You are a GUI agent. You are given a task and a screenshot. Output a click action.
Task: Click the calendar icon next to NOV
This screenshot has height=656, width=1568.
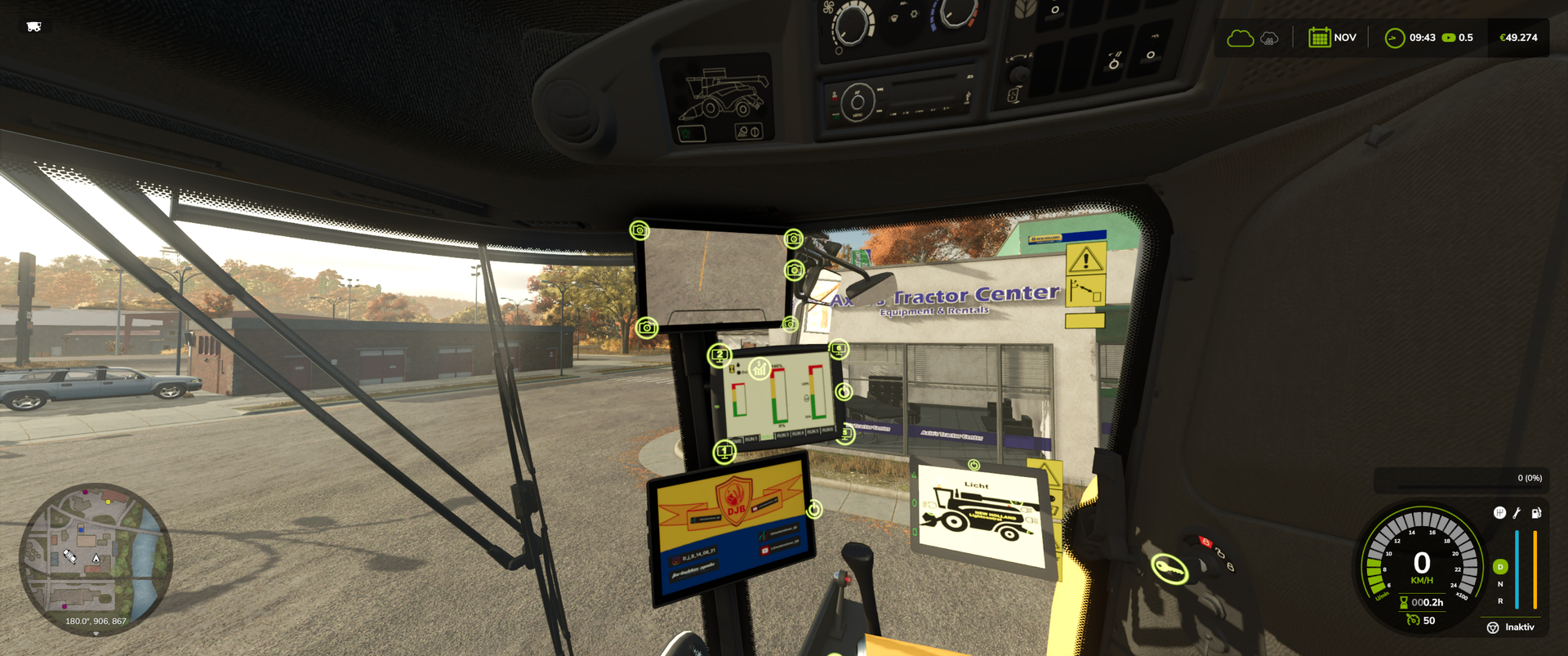coord(1319,38)
